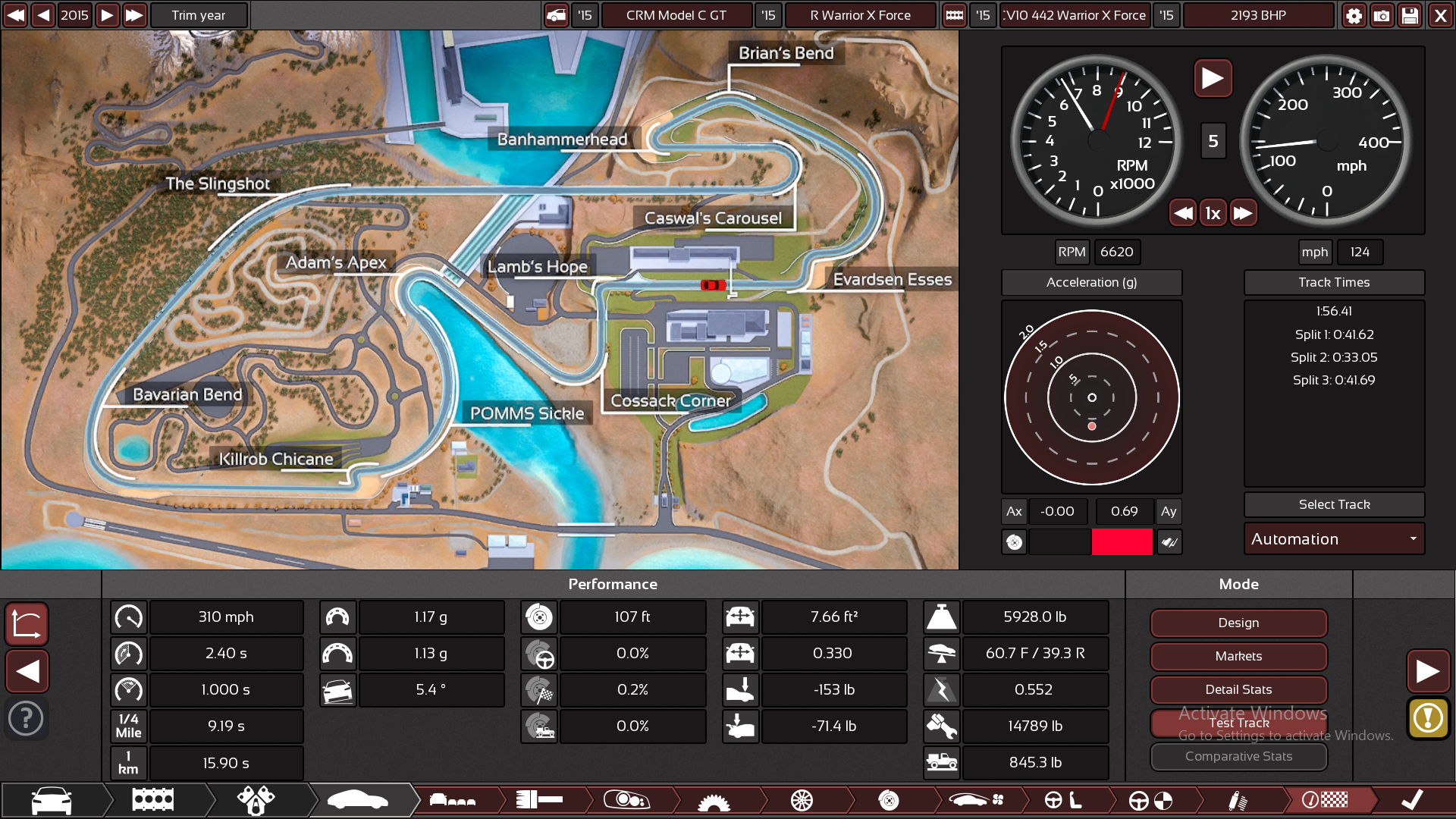Toggle the Ay acceleration readout
The height and width of the screenshot is (819, 1456).
1169,511
